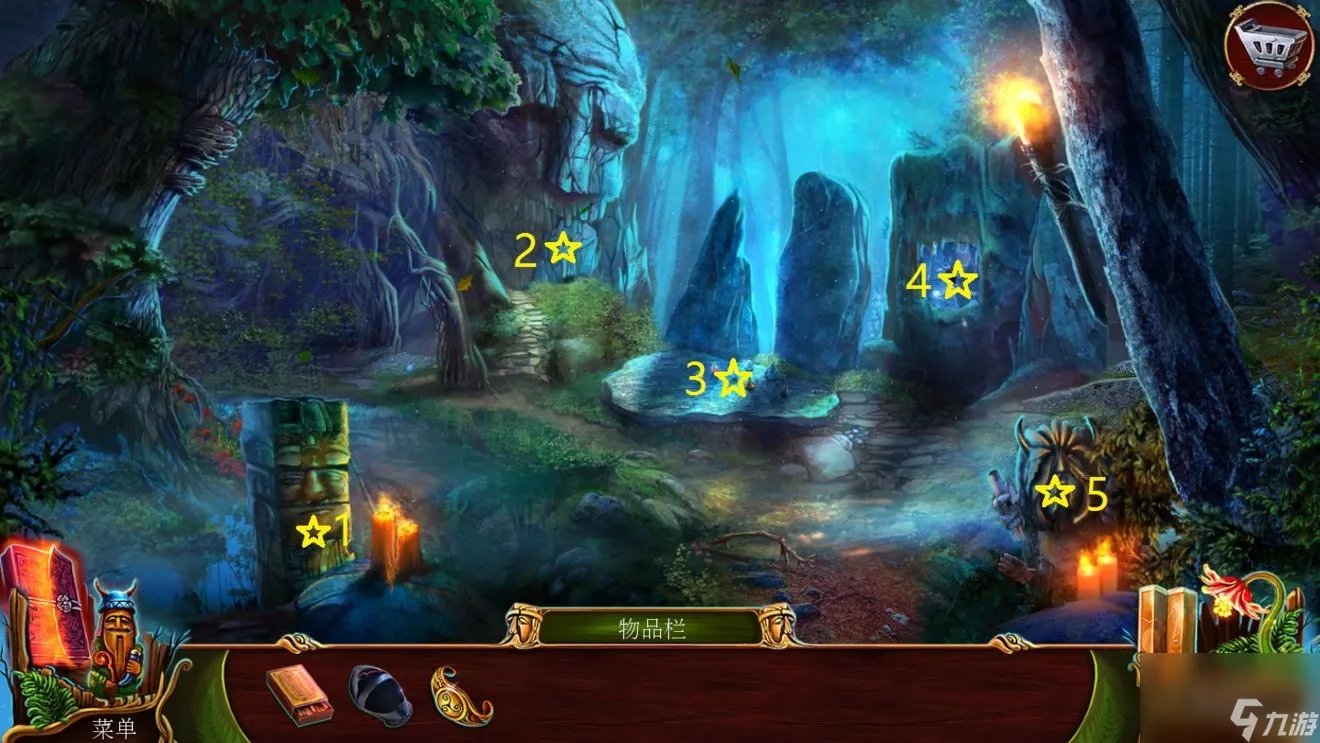Open the red journal book
Viewport: 1320px width, 743px height.
(x=45, y=604)
